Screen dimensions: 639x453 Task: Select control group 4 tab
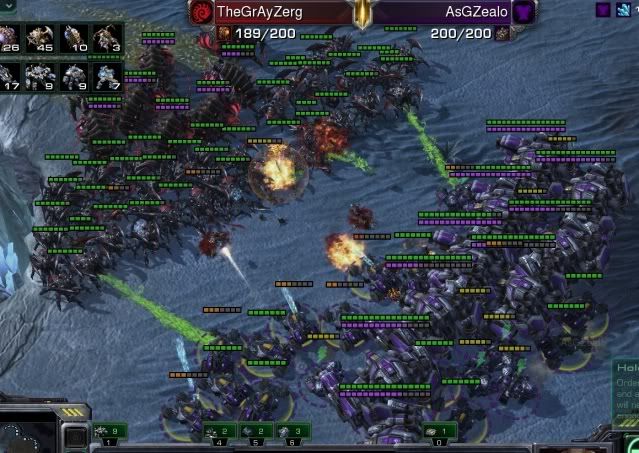tap(219, 431)
